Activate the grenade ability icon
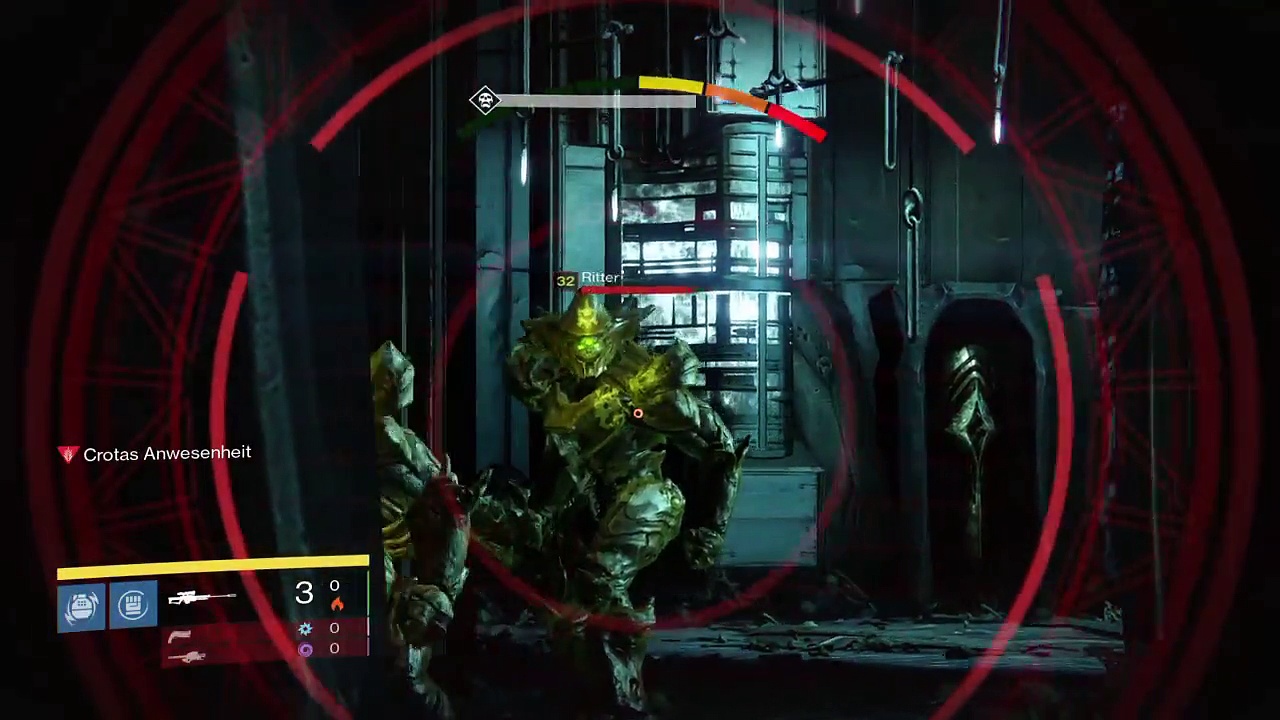 [81, 606]
